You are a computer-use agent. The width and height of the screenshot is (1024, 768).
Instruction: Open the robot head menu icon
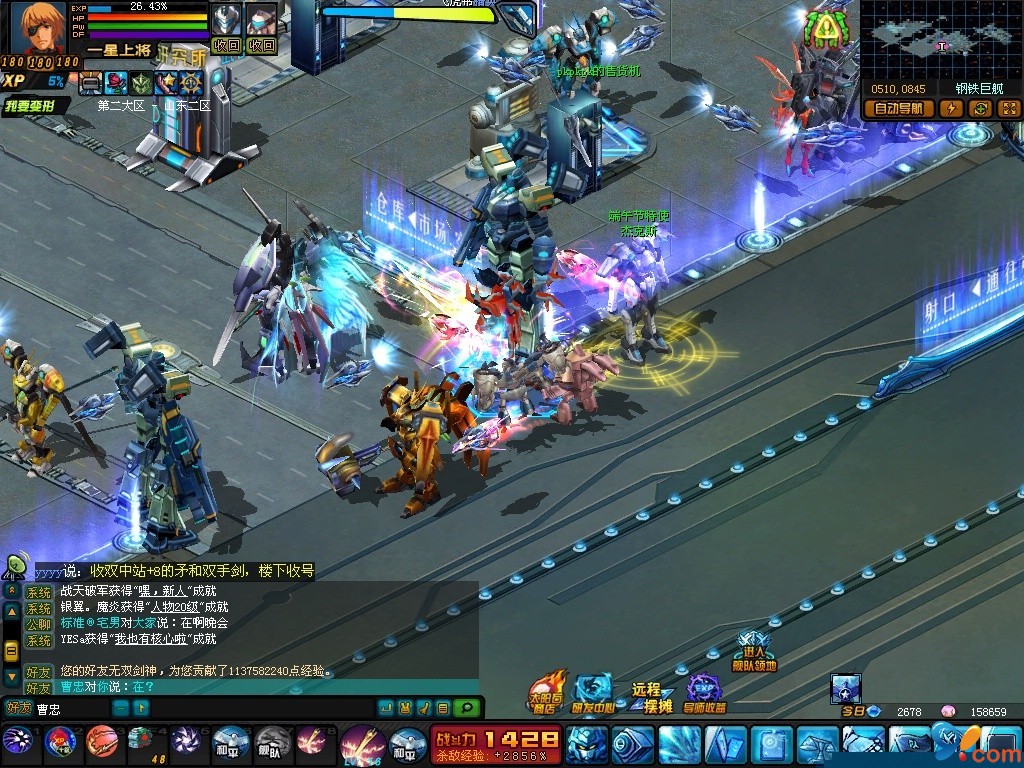click(x=585, y=744)
